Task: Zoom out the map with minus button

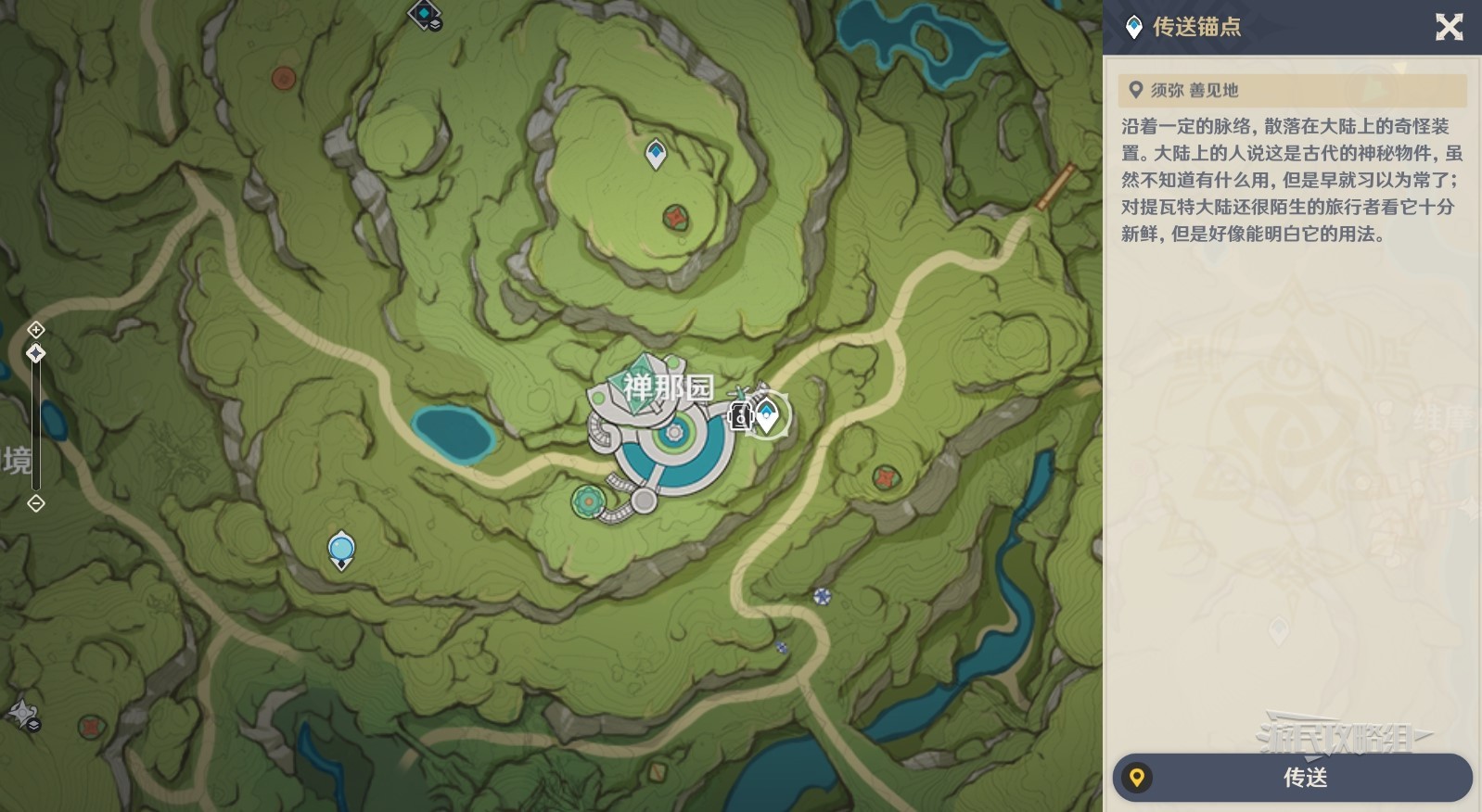Action: point(35,503)
